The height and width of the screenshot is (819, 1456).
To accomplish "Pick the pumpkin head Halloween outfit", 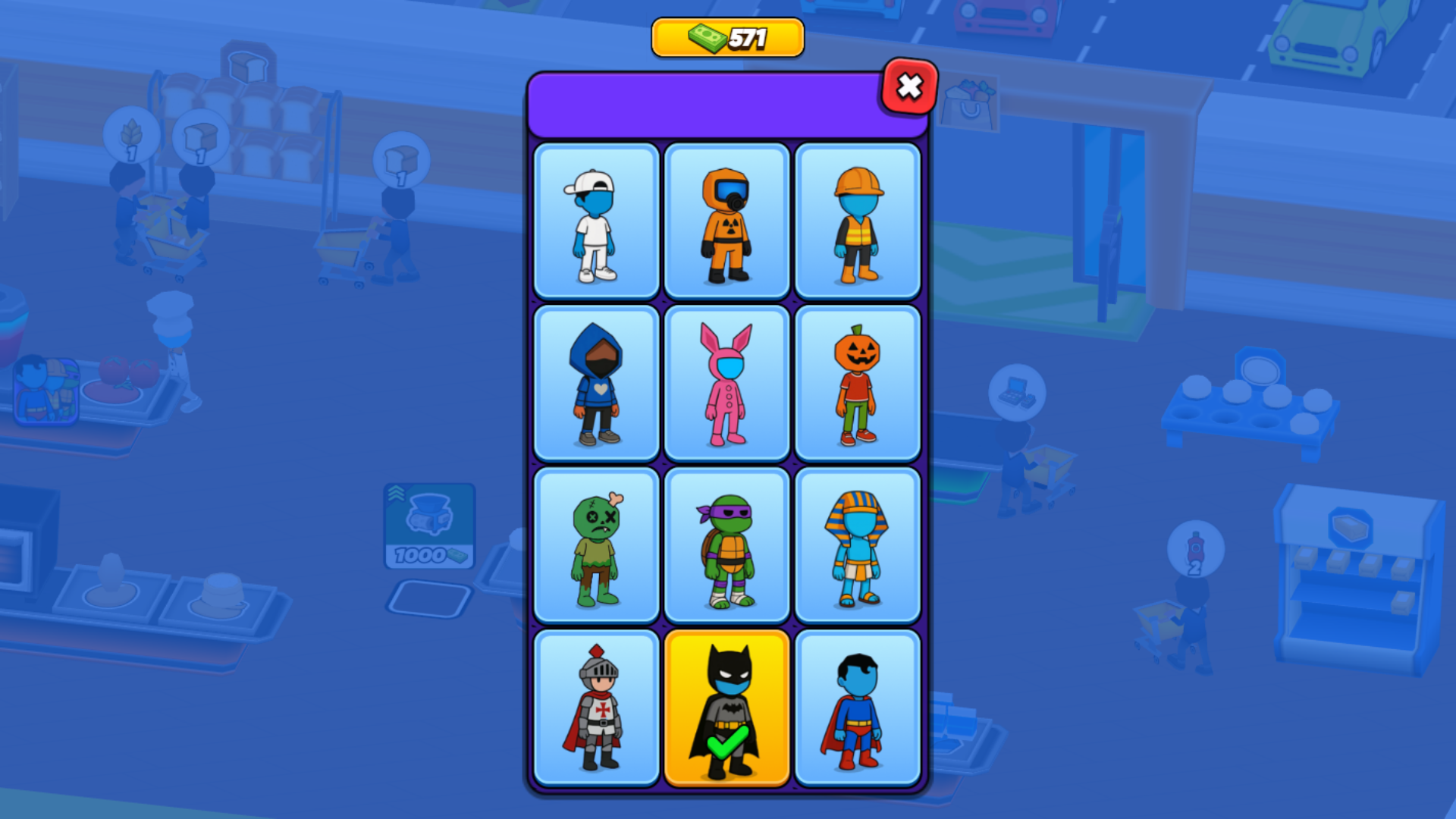I will [x=857, y=383].
